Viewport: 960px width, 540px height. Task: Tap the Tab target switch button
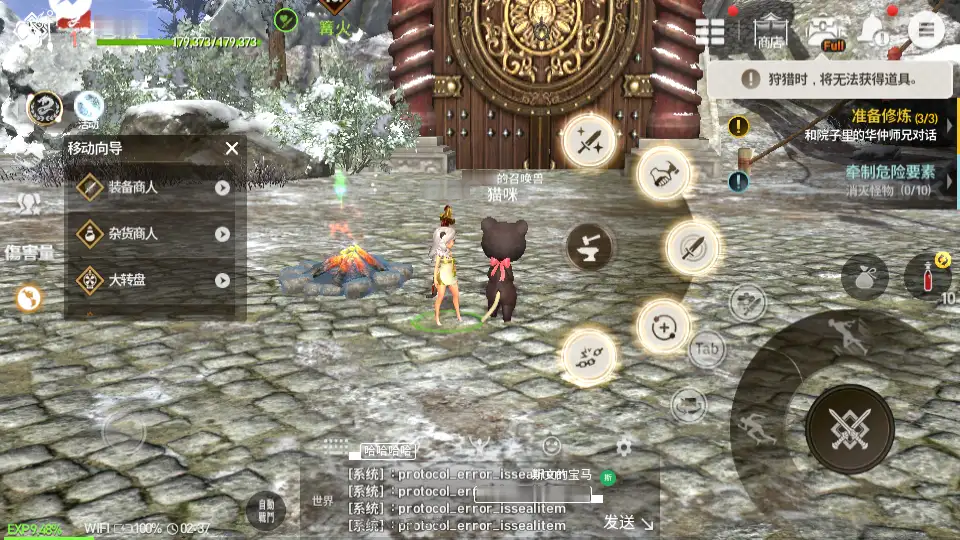coord(707,349)
